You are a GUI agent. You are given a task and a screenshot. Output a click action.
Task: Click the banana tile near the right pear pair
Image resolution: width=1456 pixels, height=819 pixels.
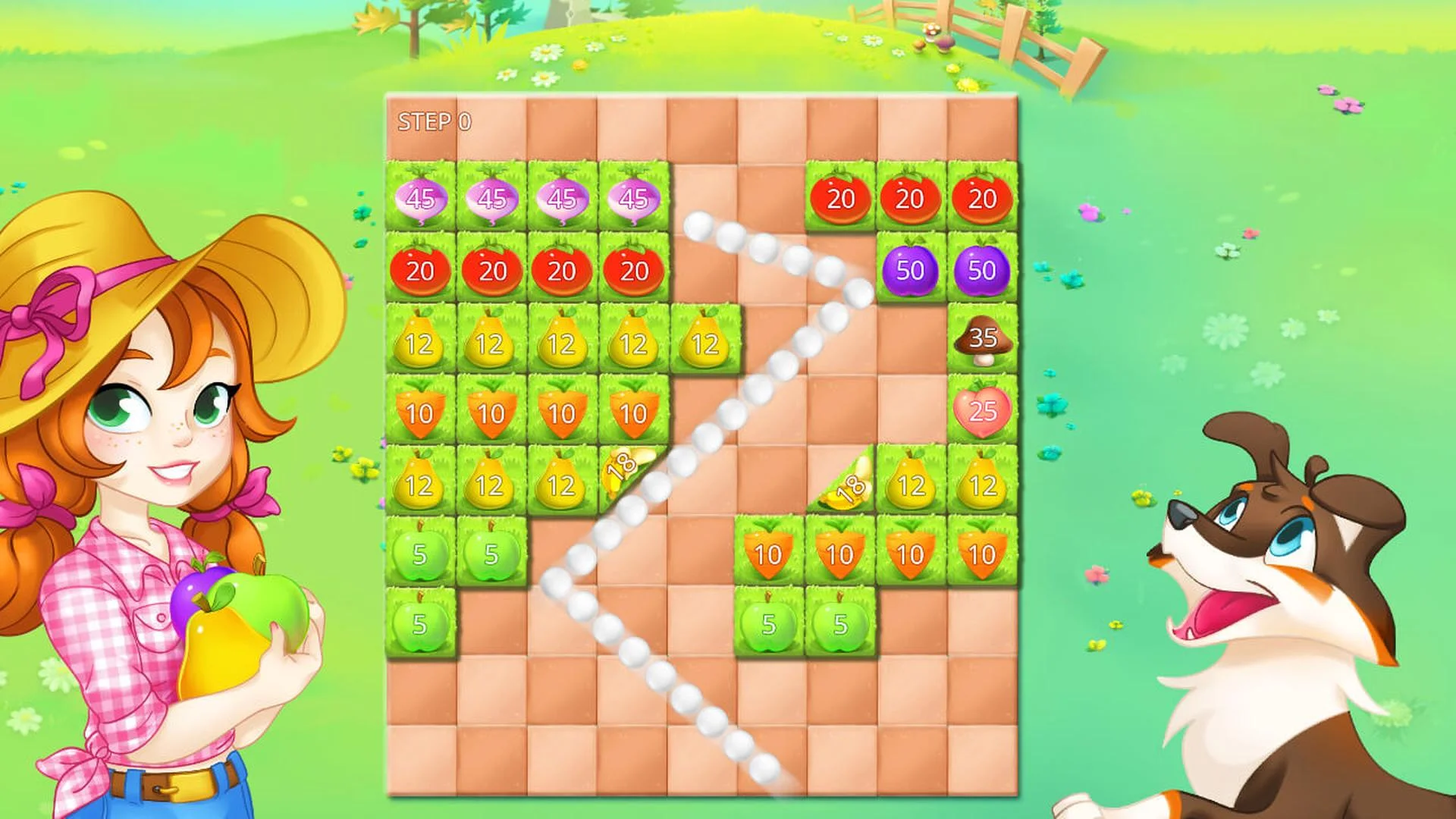point(846,484)
